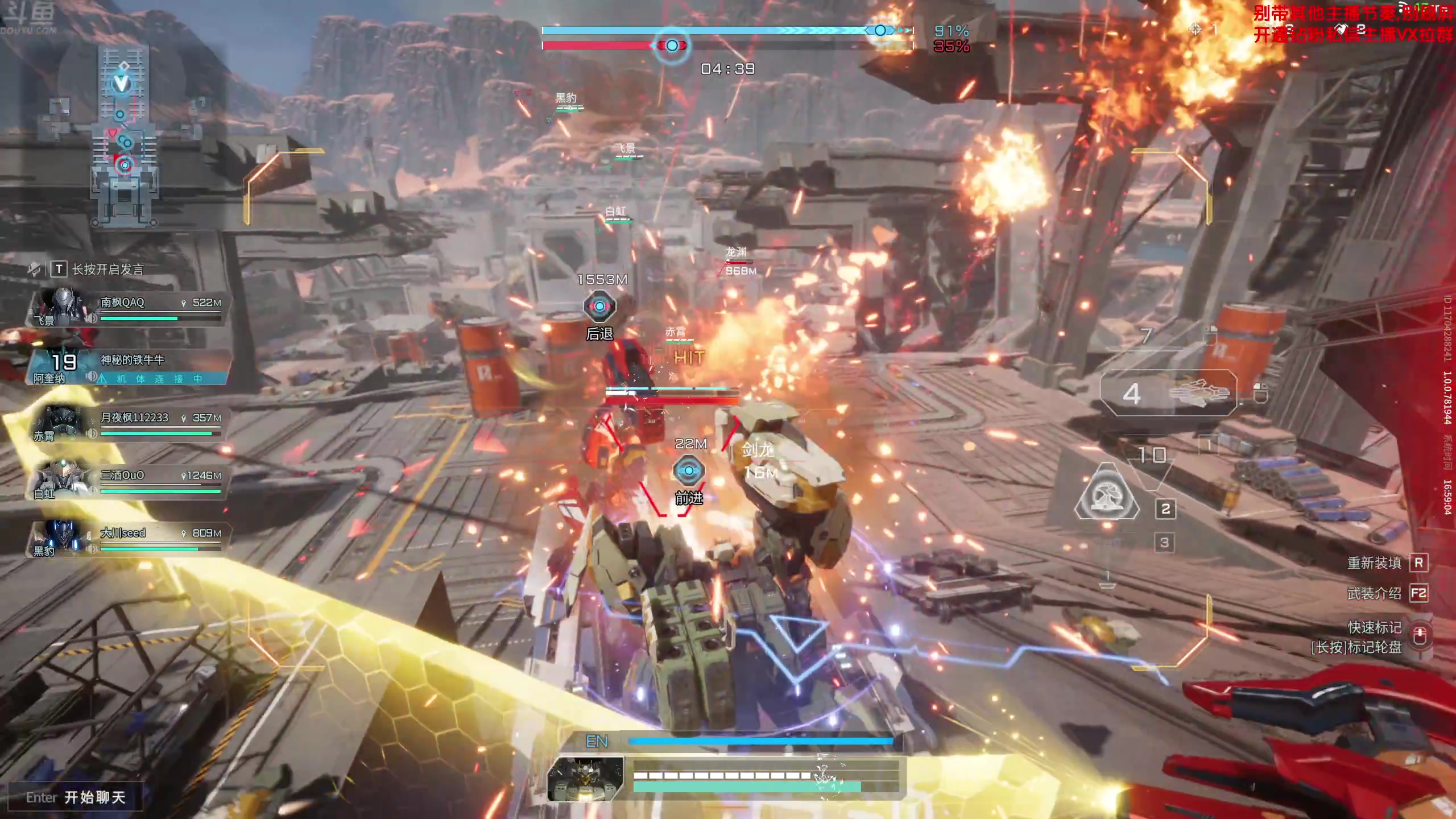The width and height of the screenshot is (1456, 819).
Task: Select teammate 大川seed row
Action: click(127, 539)
